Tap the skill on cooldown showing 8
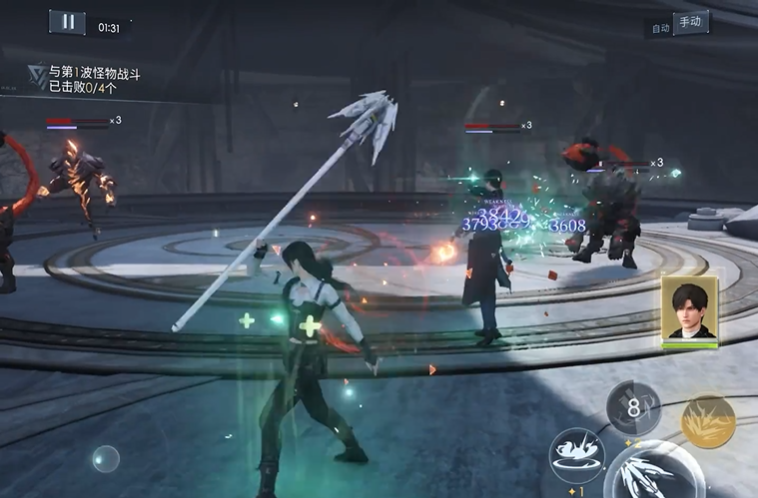This screenshot has height=498, width=758. (633, 407)
